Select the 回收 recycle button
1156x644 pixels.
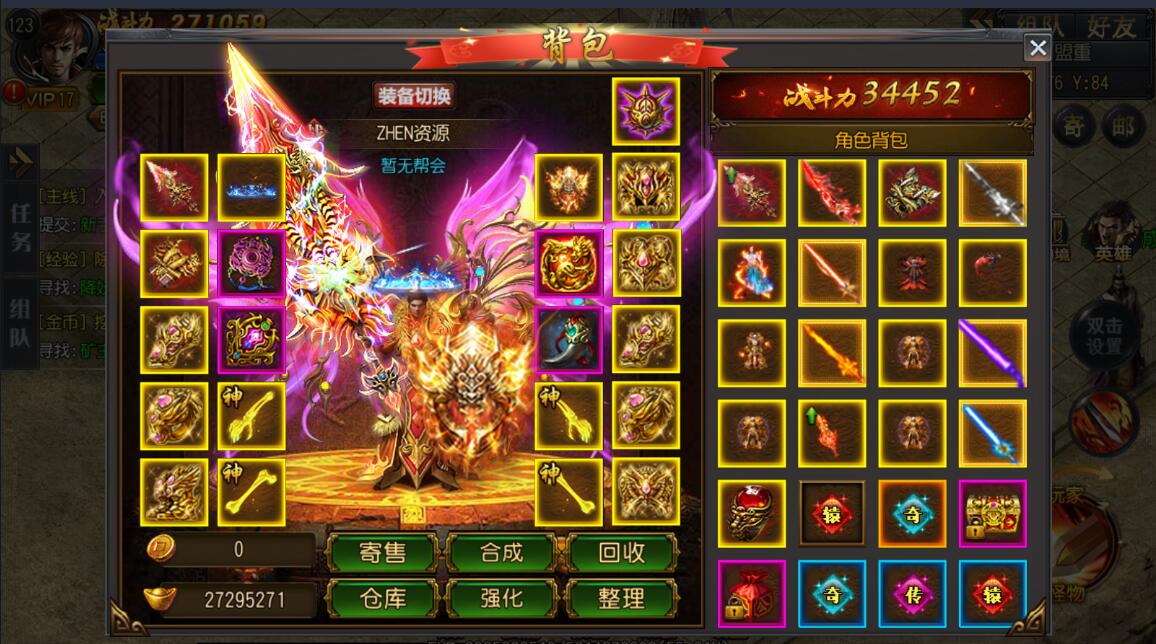[x=621, y=552]
